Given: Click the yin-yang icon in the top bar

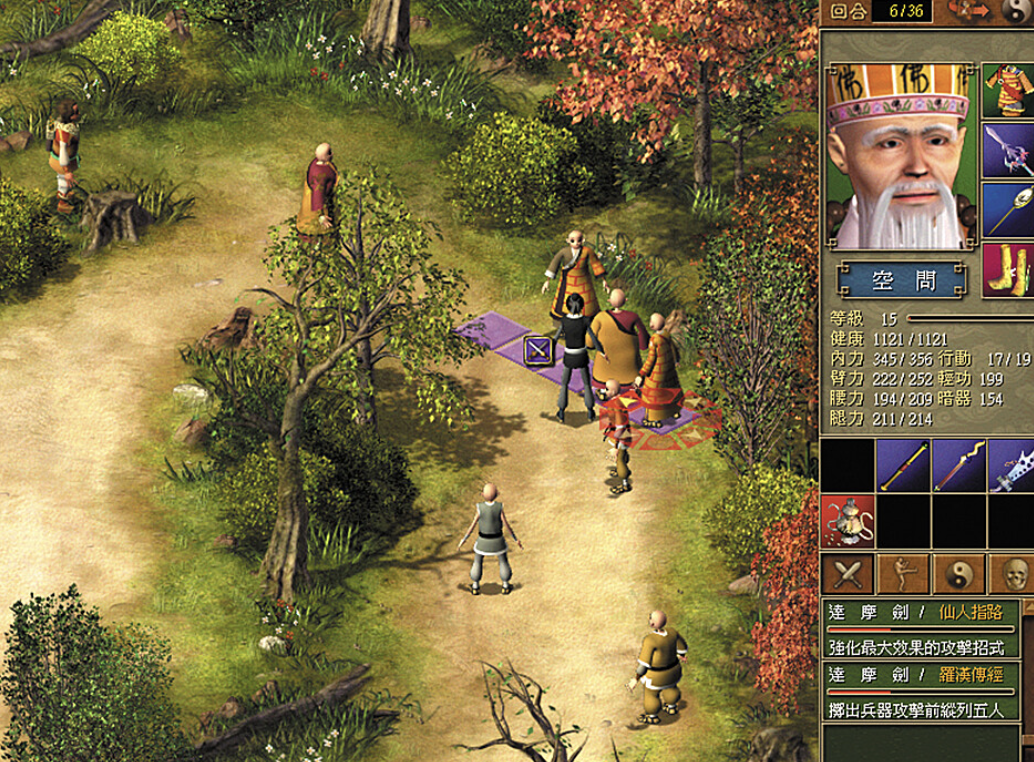Looking at the screenshot, I should click(1015, 11).
